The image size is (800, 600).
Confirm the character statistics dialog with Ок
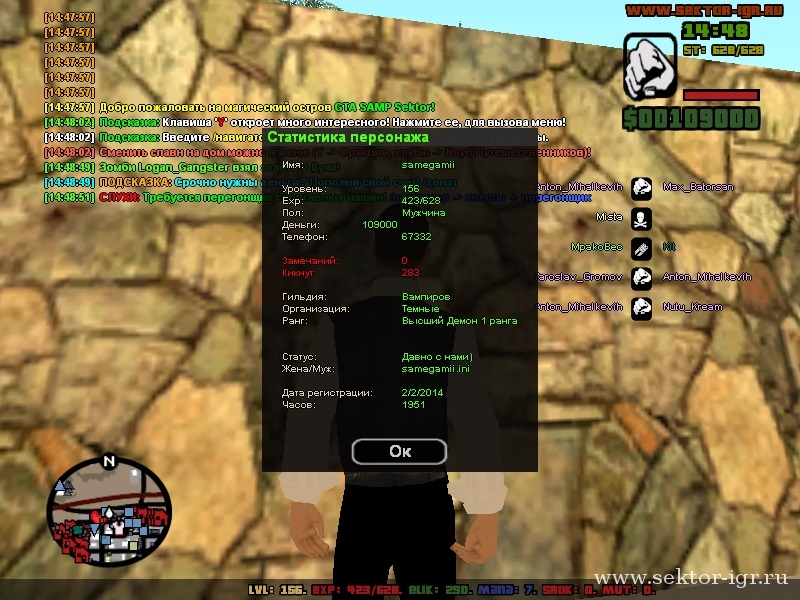pyautogui.click(x=400, y=451)
